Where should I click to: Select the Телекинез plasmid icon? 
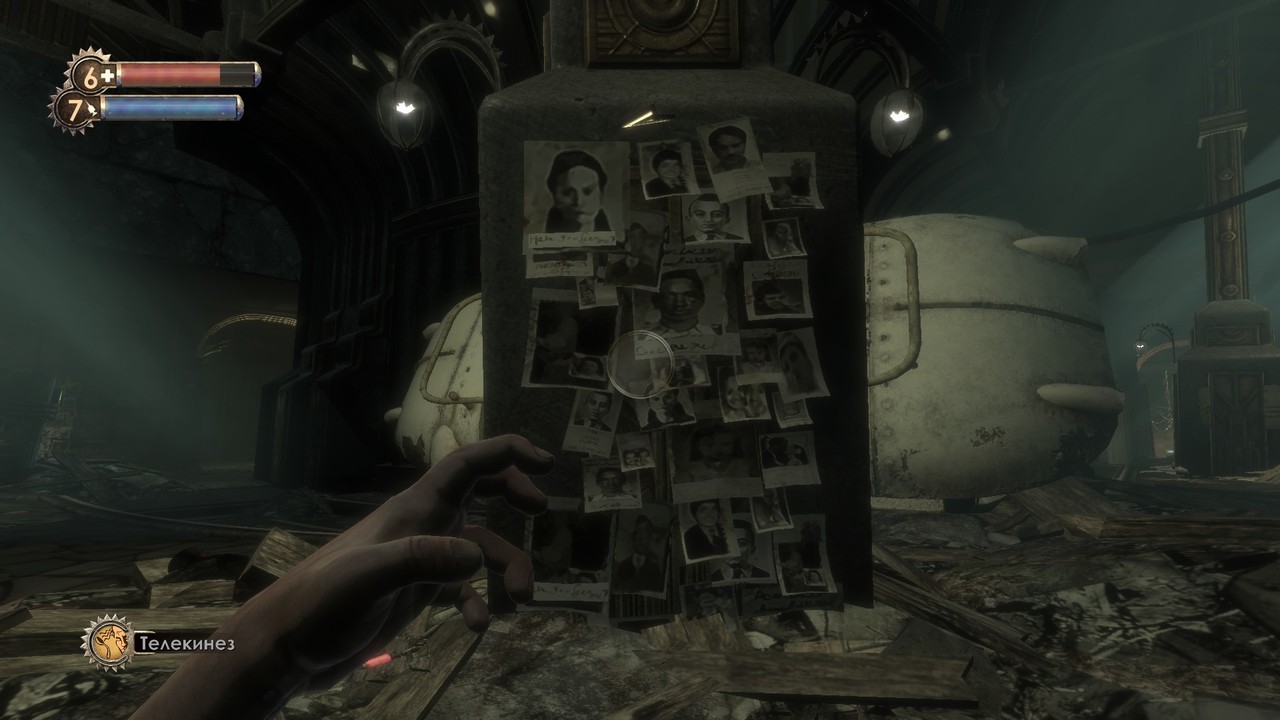click(x=107, y=641)
